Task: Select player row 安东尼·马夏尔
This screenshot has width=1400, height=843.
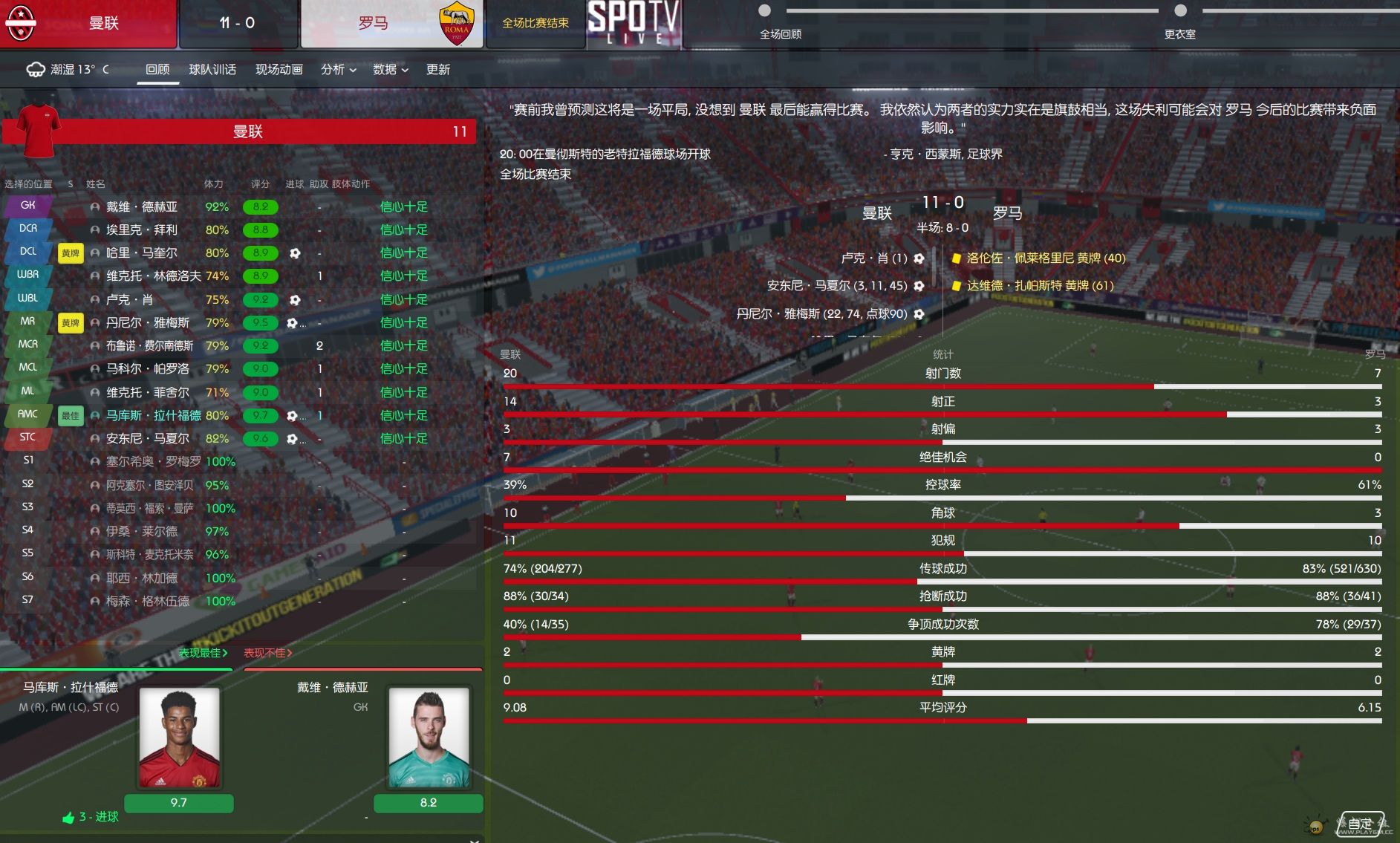Action: tap(147, 439)
